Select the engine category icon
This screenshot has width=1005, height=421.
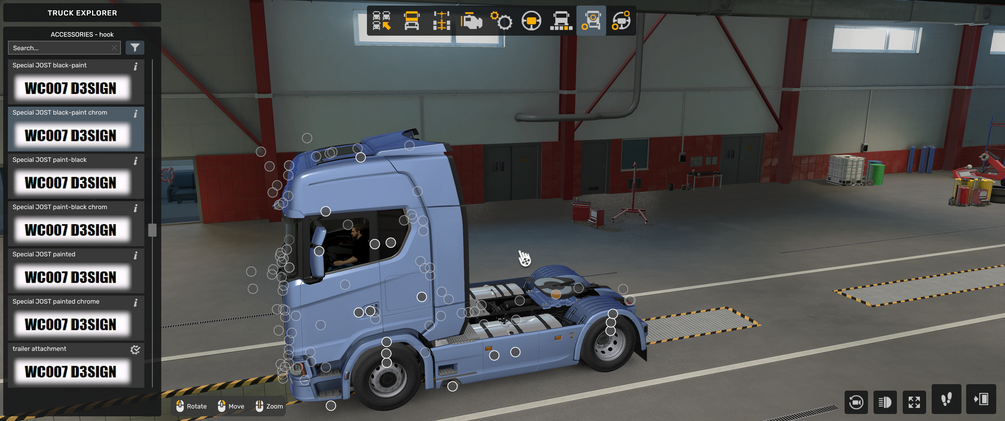tap(471, 21)
